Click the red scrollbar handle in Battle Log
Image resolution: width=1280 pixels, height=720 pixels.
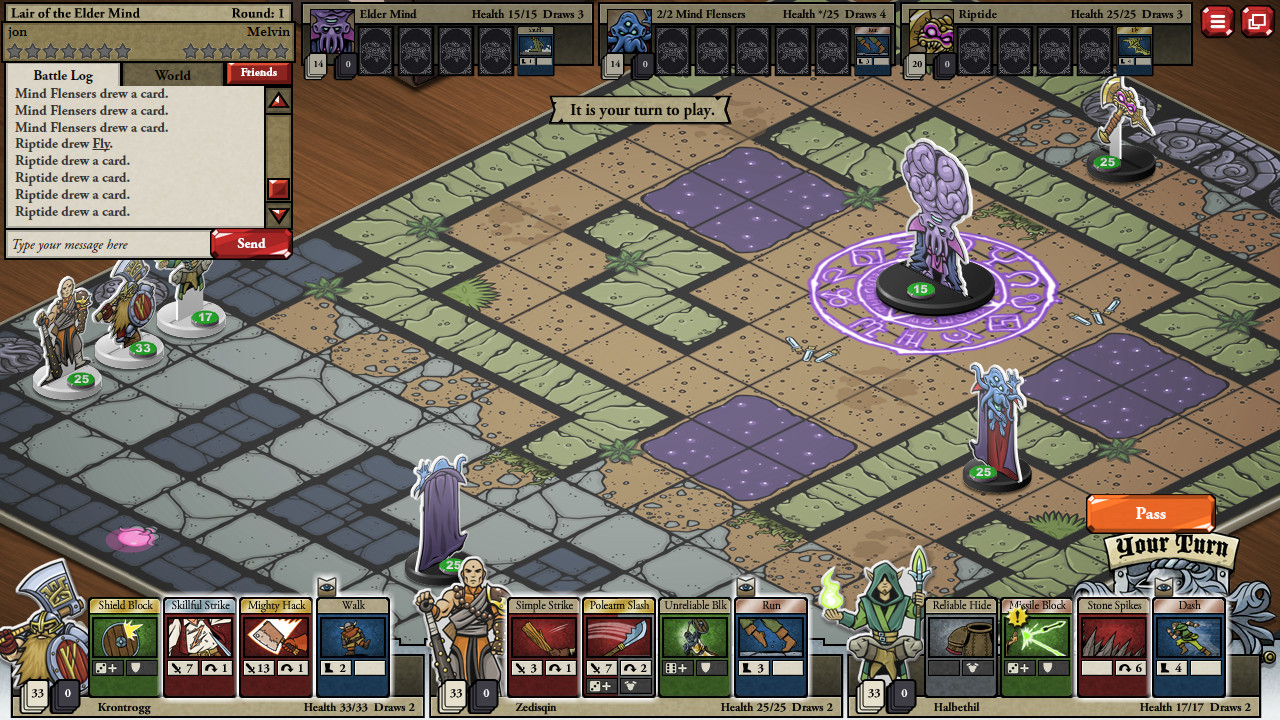(279, 189)
